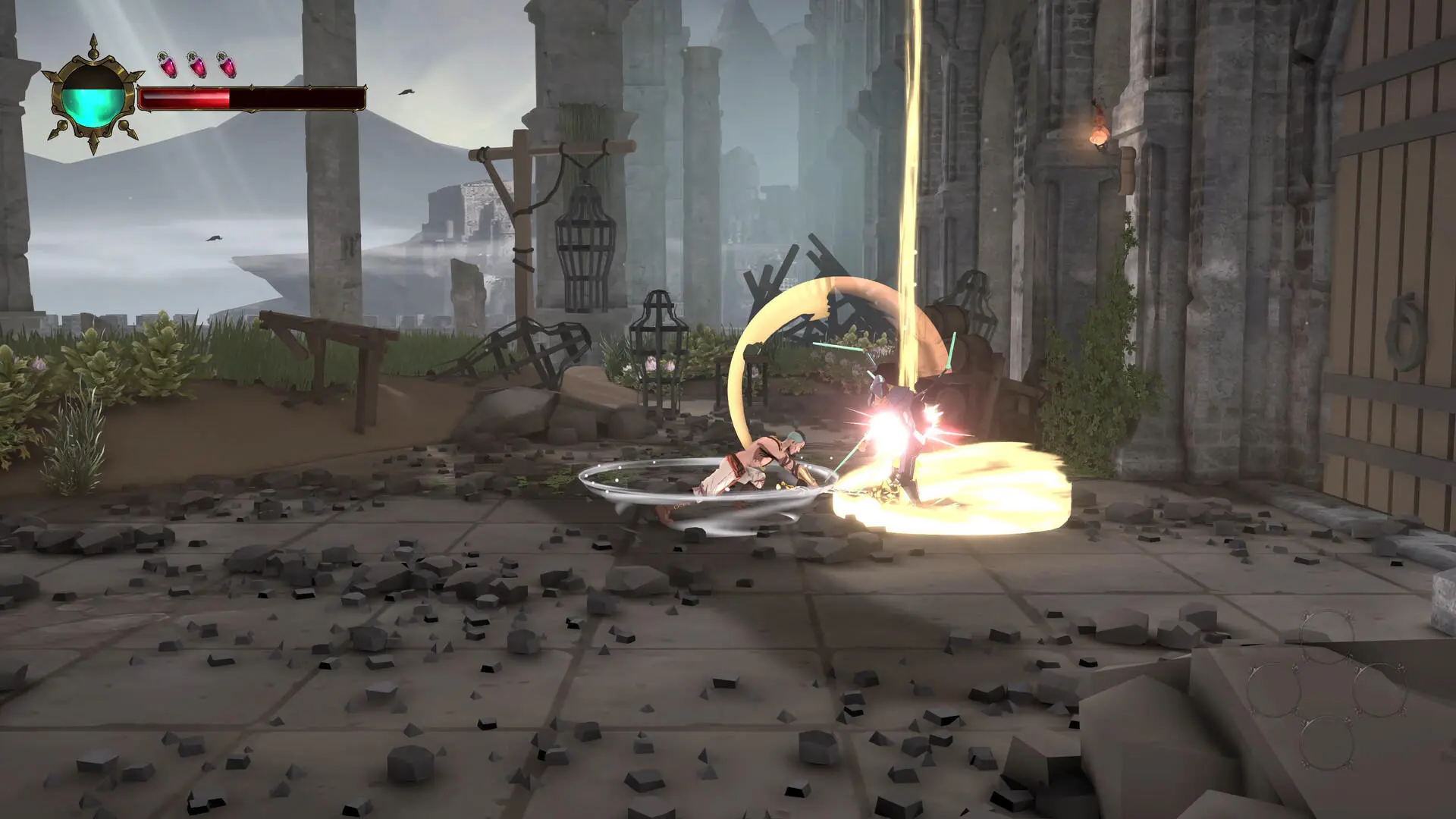Screen dimensions: 1456x819
Task: Click the enemy engulfed in golden light
Action: (x=902, y=425)
